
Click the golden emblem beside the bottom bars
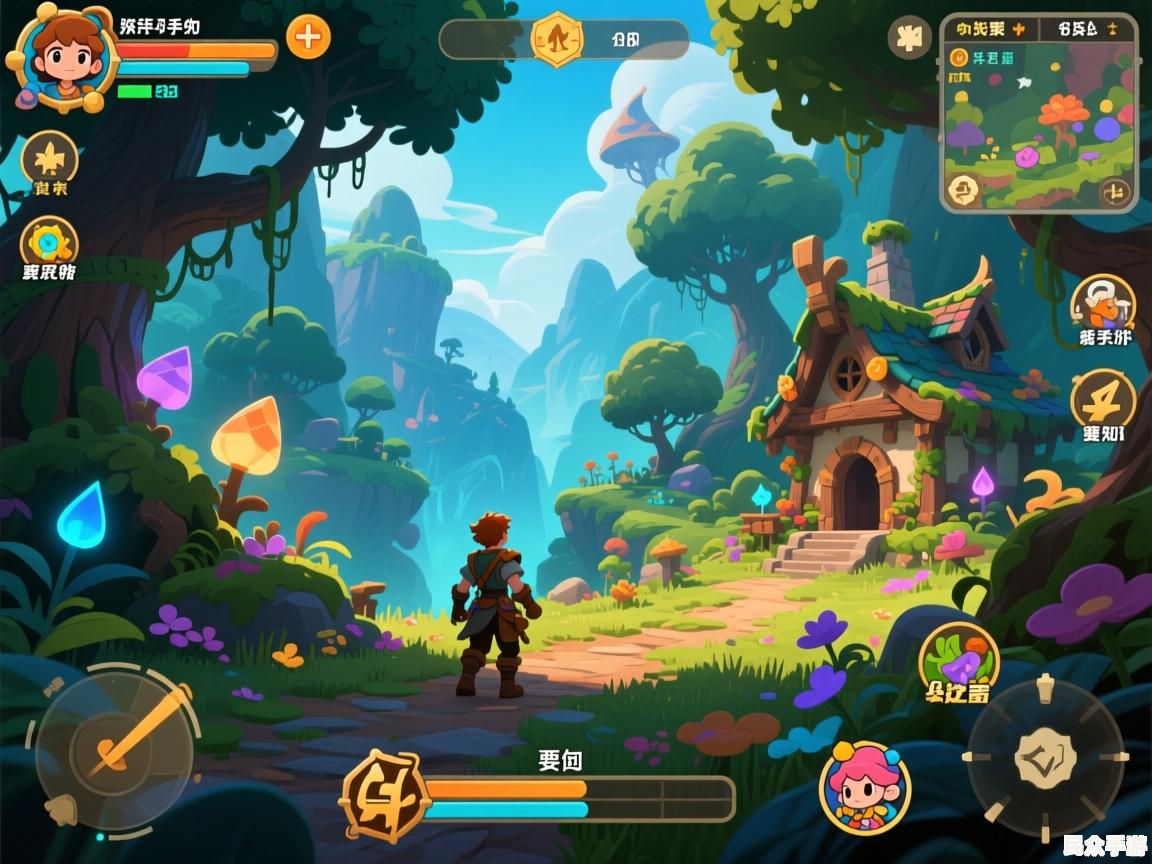pos(383,797)
